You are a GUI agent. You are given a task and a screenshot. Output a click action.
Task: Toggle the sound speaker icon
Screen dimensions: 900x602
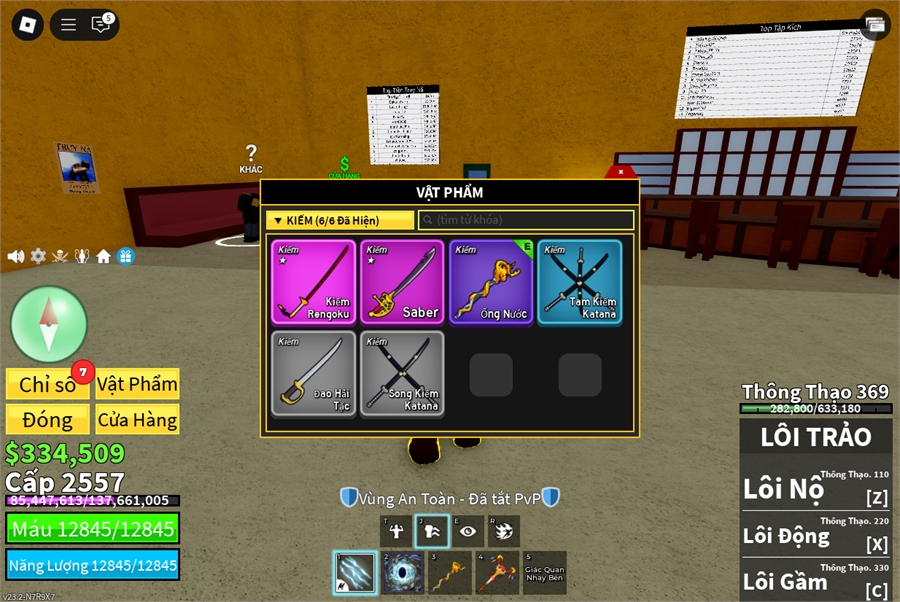click(16, 256)
